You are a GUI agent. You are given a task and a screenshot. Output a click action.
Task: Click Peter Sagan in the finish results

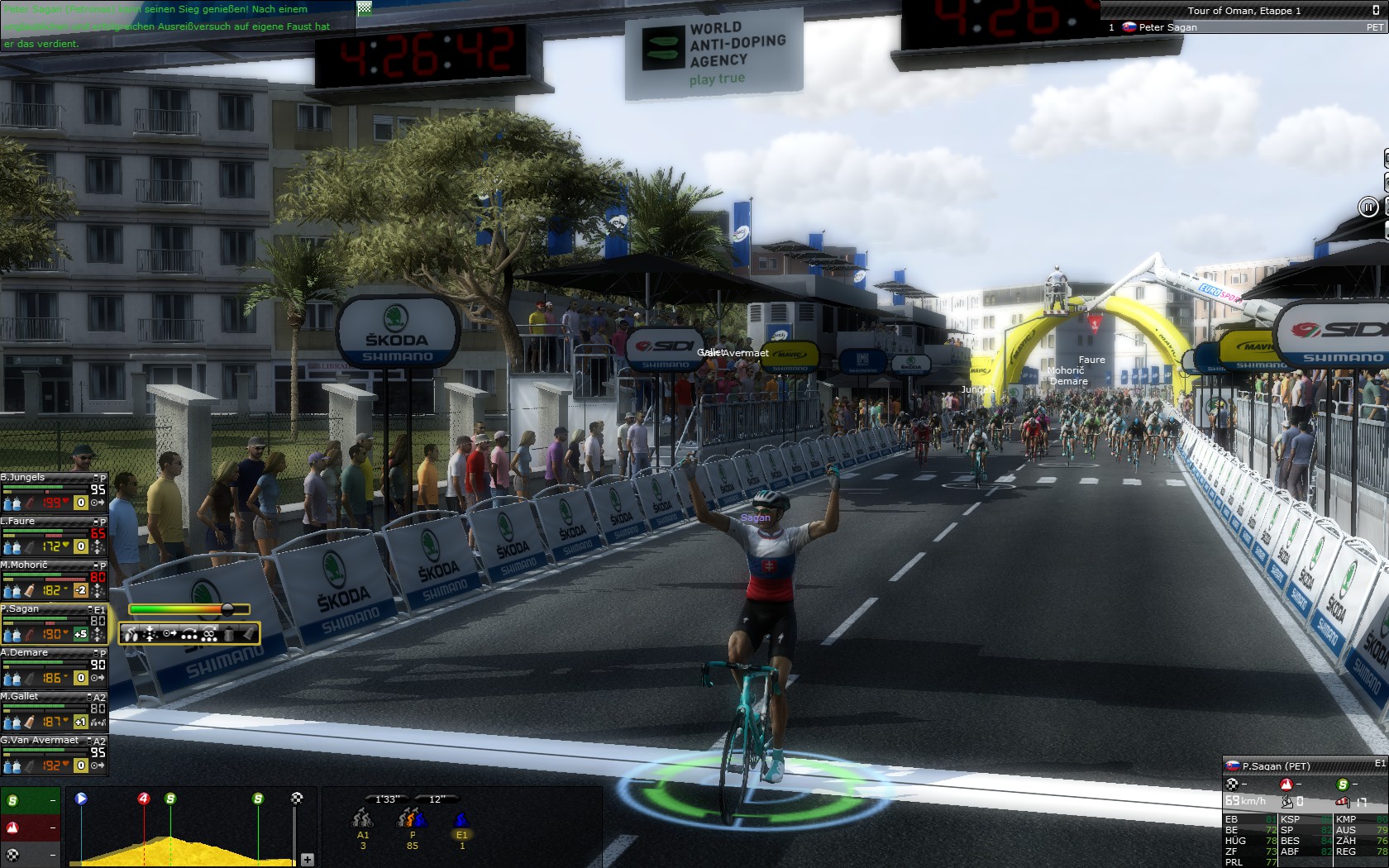1167,27
